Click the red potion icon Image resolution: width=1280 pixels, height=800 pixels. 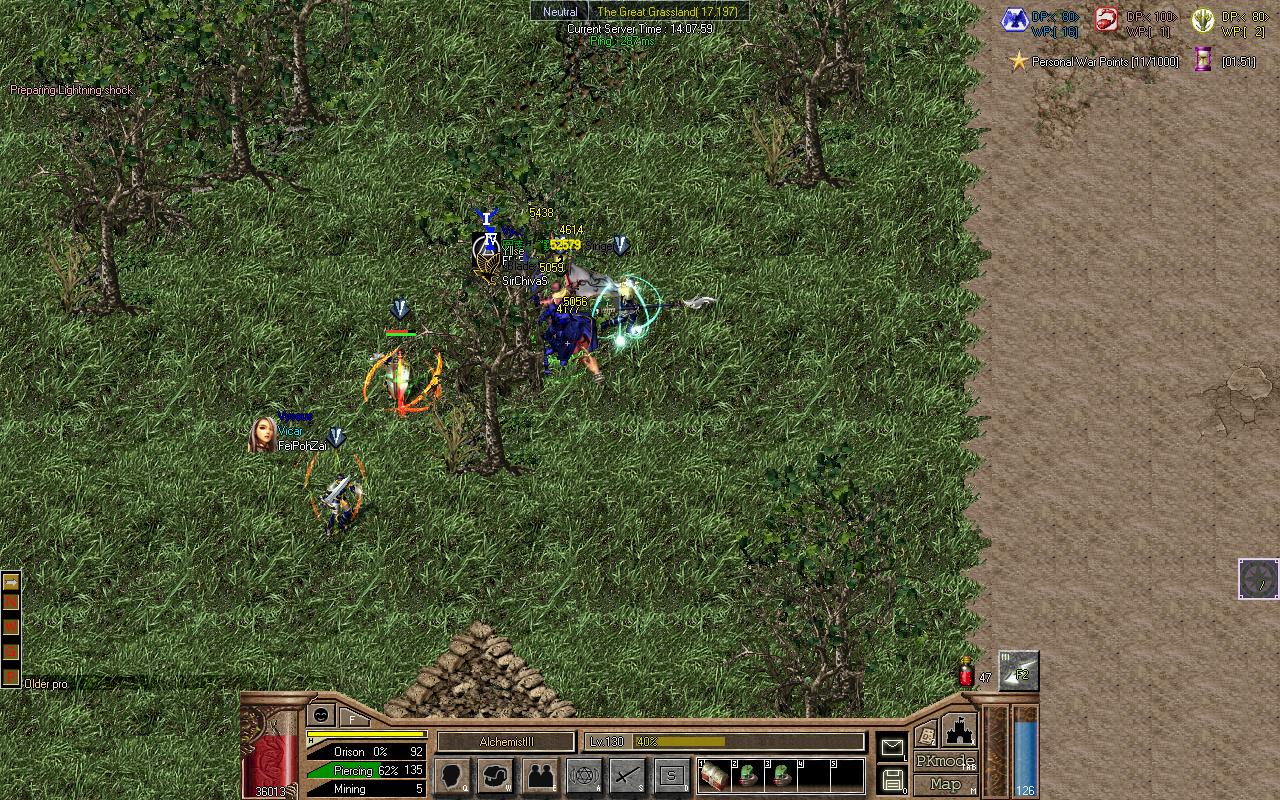click(967, 673)
